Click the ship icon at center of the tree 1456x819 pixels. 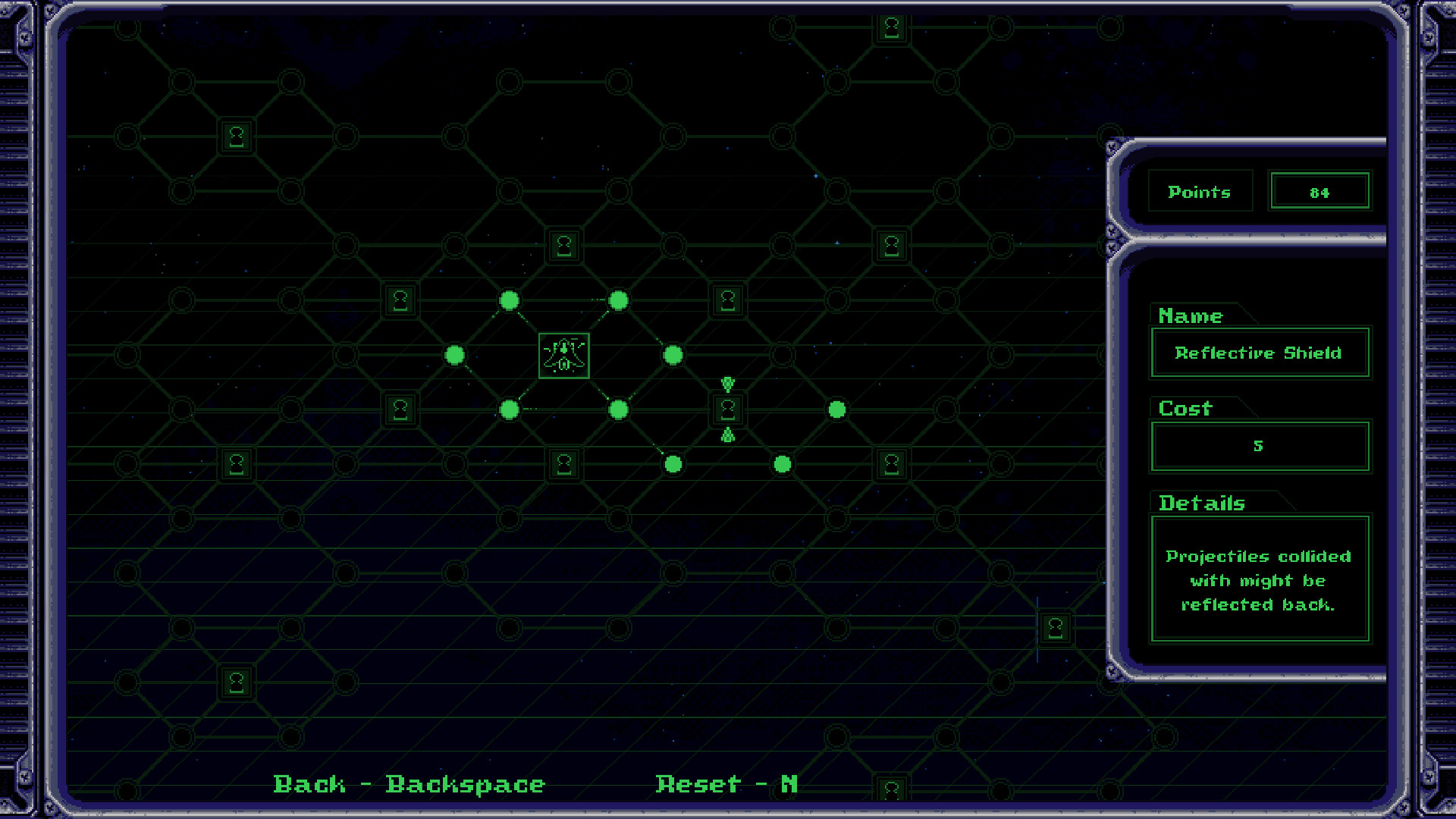coord(563,356)
